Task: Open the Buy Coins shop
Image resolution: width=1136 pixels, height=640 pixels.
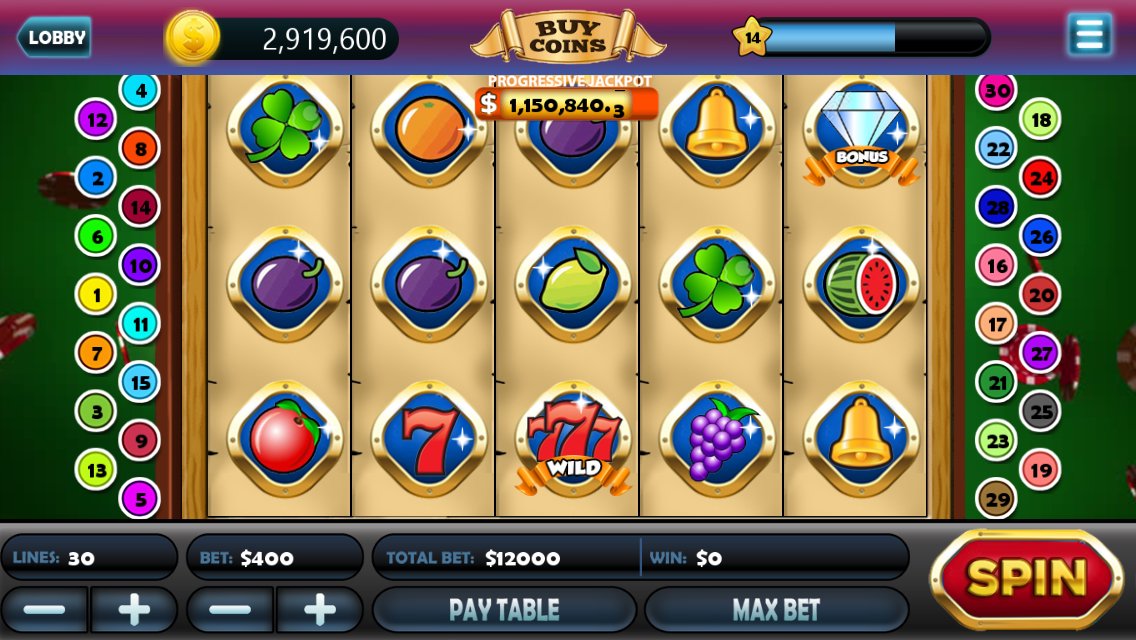Action: tap(567, 37)
